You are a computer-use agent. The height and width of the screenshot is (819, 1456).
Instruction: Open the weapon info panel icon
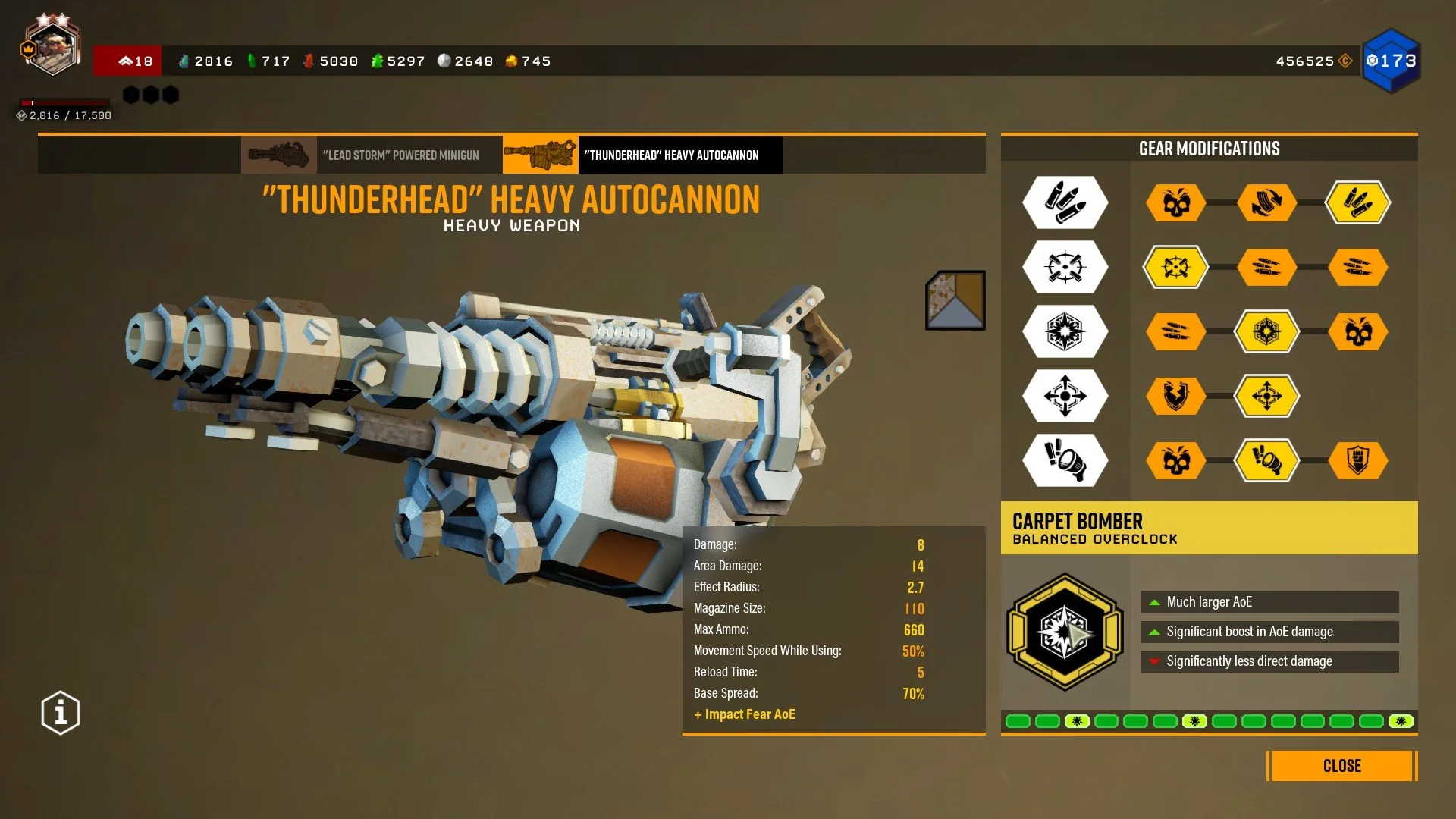[x=61, y=713]
